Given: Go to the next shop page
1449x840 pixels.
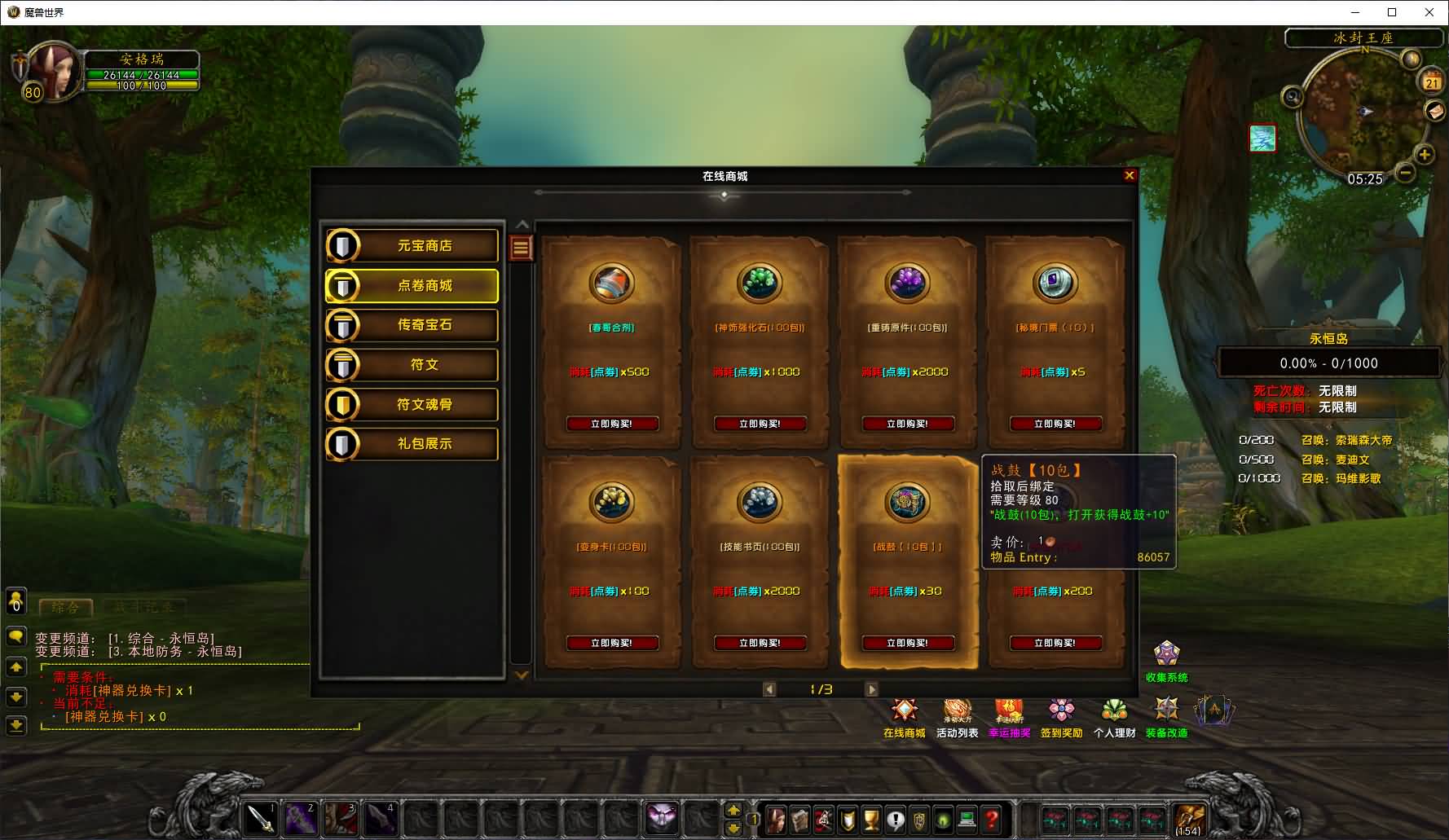Looking at the screenshot, I should 871,689.
